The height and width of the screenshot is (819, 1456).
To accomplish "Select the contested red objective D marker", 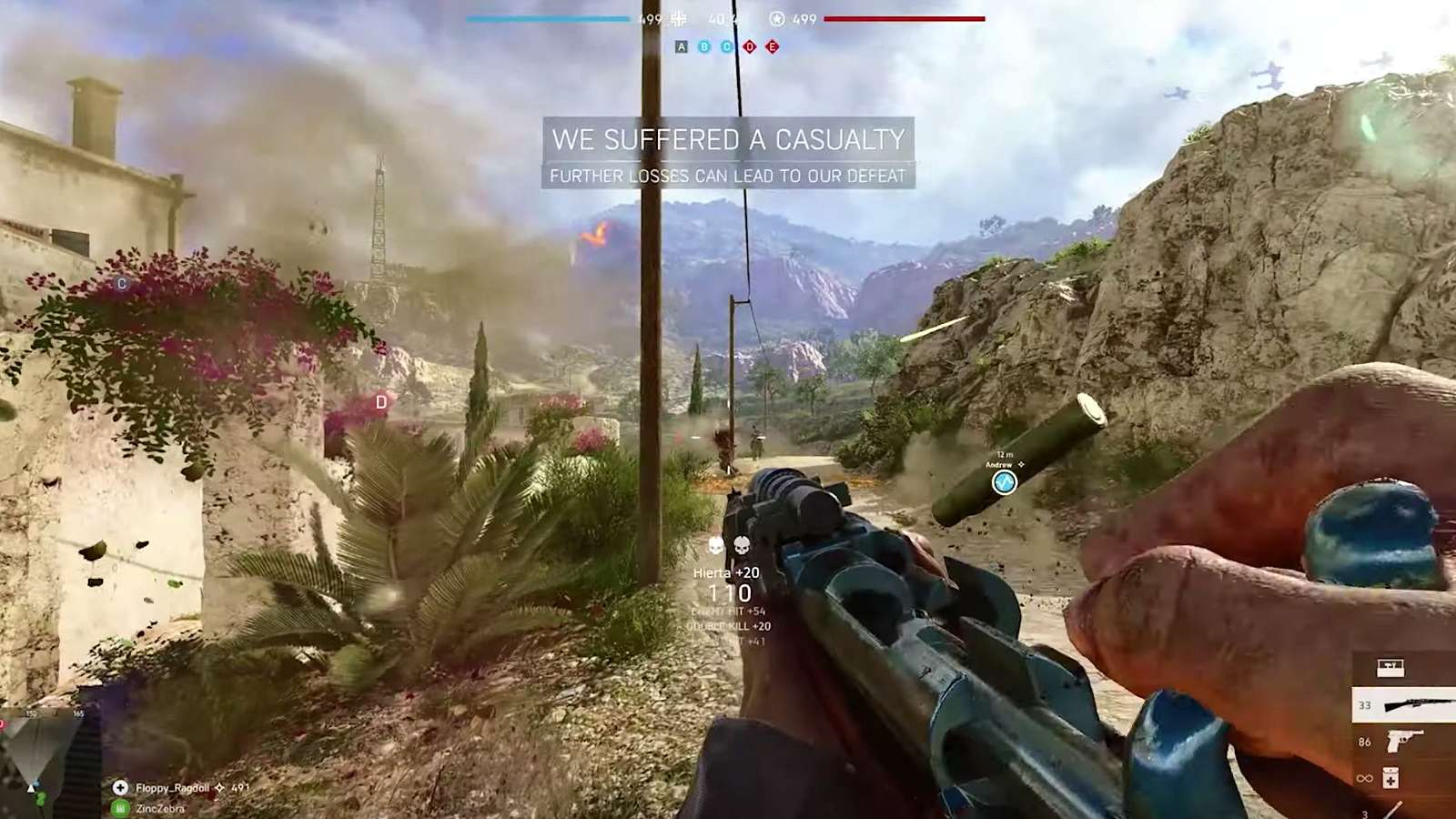I will pyautogui.click(x=749, y=45).
